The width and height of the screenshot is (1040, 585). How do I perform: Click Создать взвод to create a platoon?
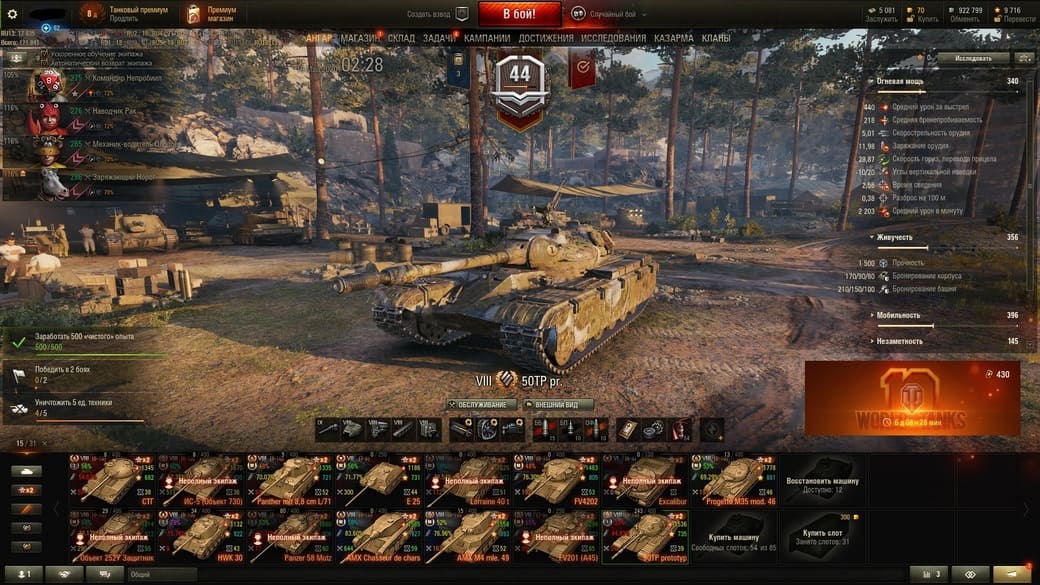437,14
